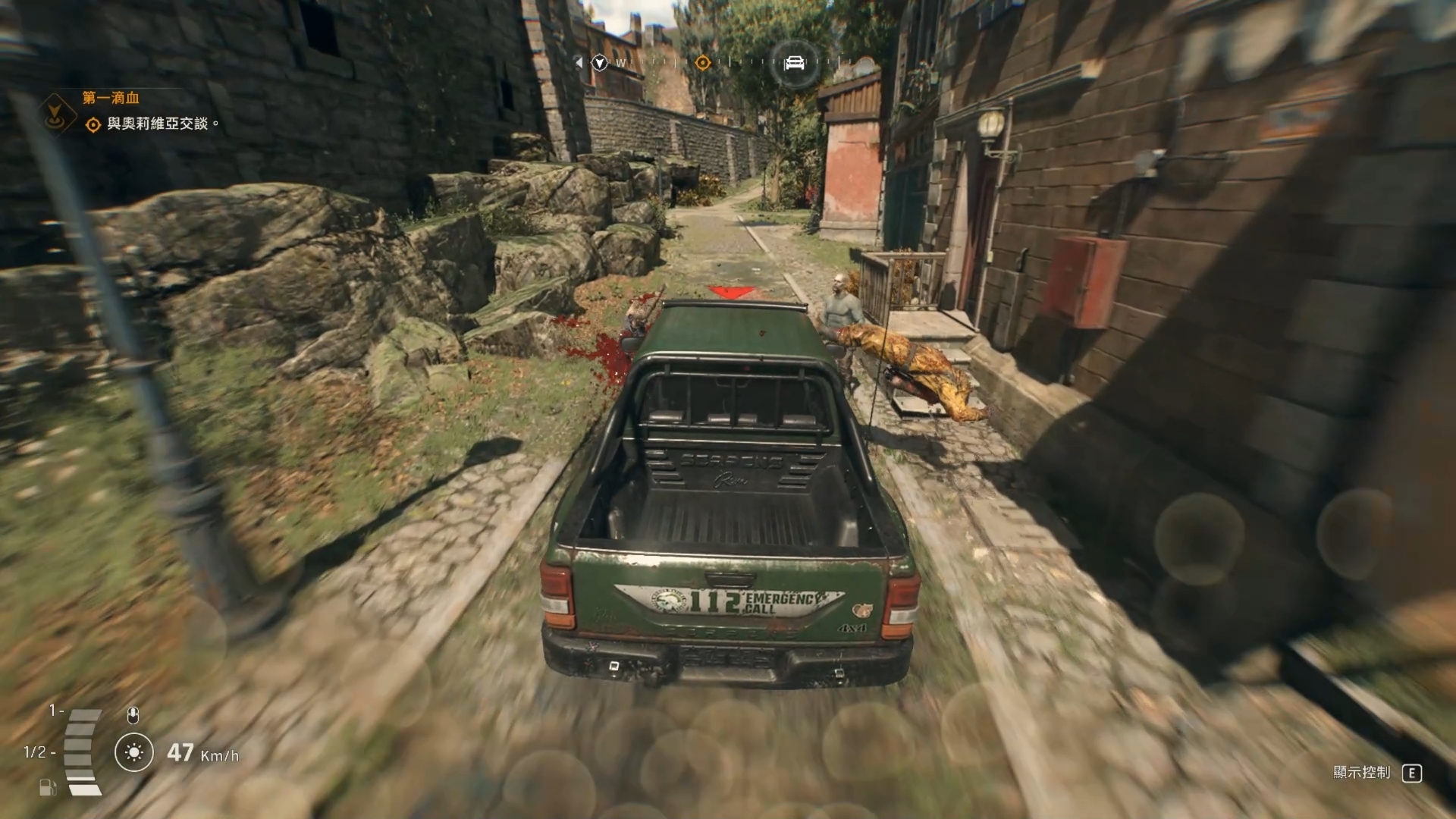Click the quest emblem beside 第一滴血

click(x=55, y=115)
